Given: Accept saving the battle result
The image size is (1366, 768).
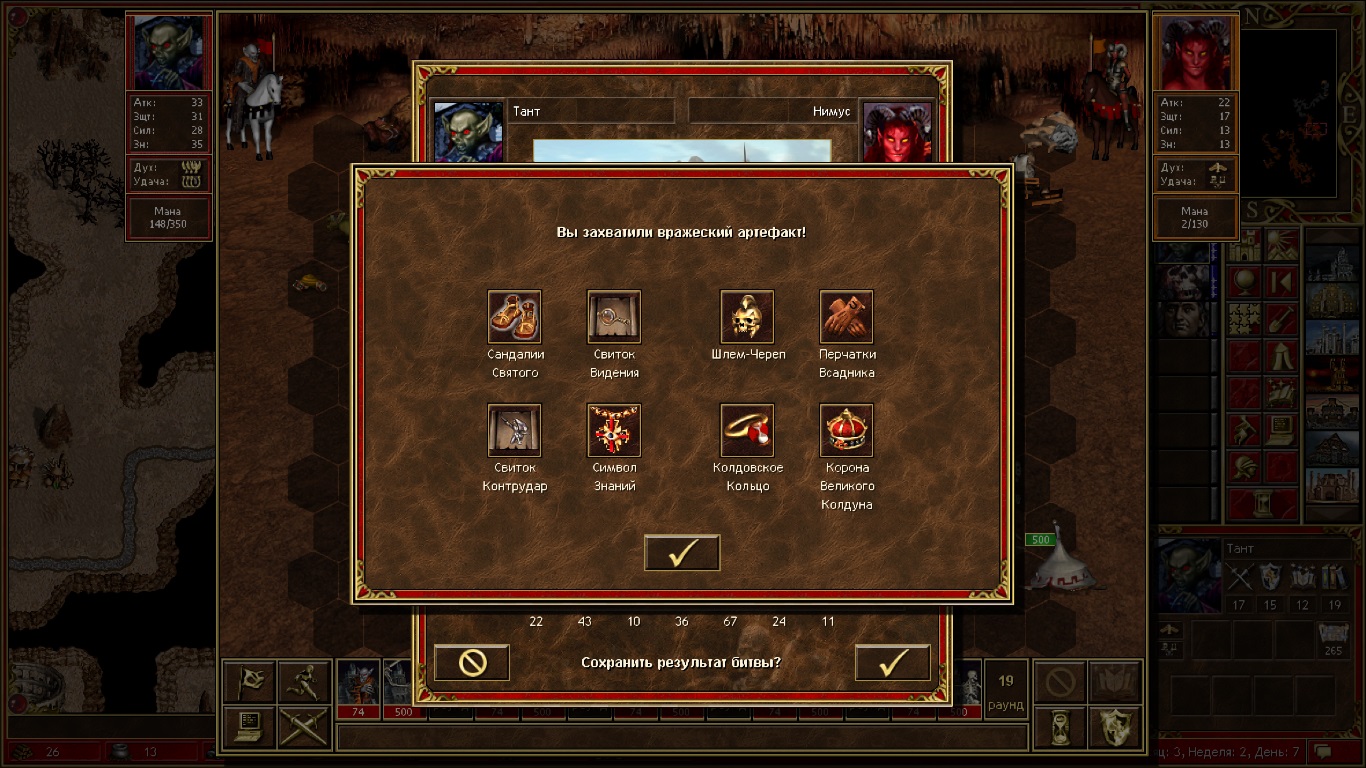Looking at the screenshot, I should 892,662.
